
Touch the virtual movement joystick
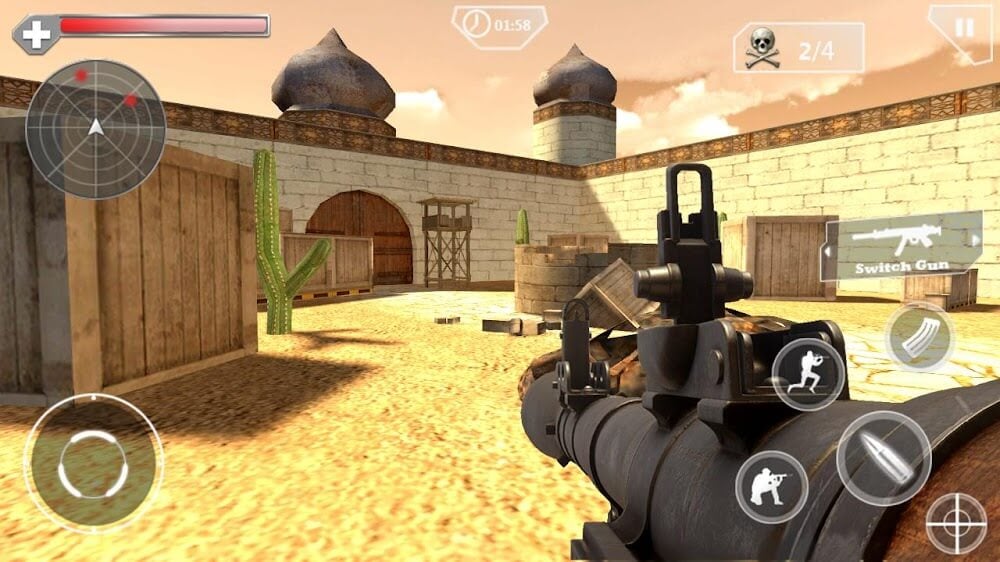(93, 462)
